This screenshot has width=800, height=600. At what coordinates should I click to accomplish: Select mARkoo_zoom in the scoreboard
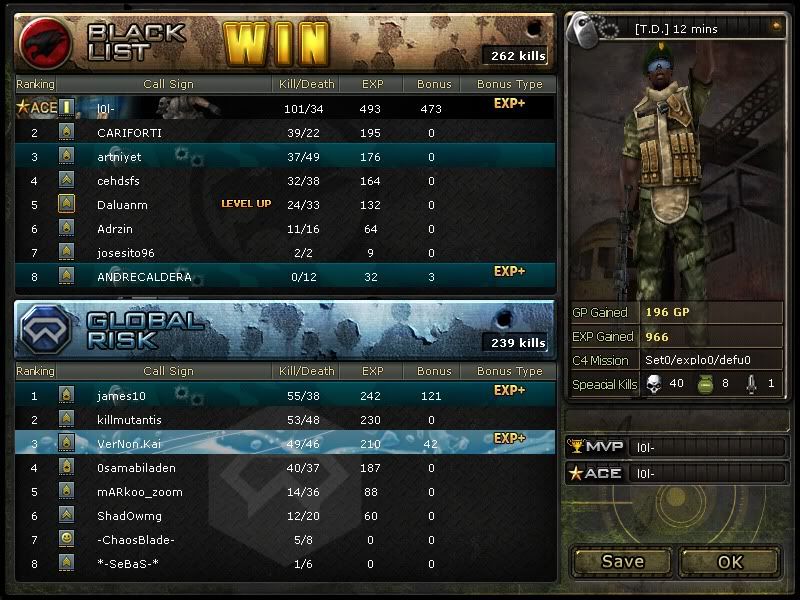(x=285, y=492)
